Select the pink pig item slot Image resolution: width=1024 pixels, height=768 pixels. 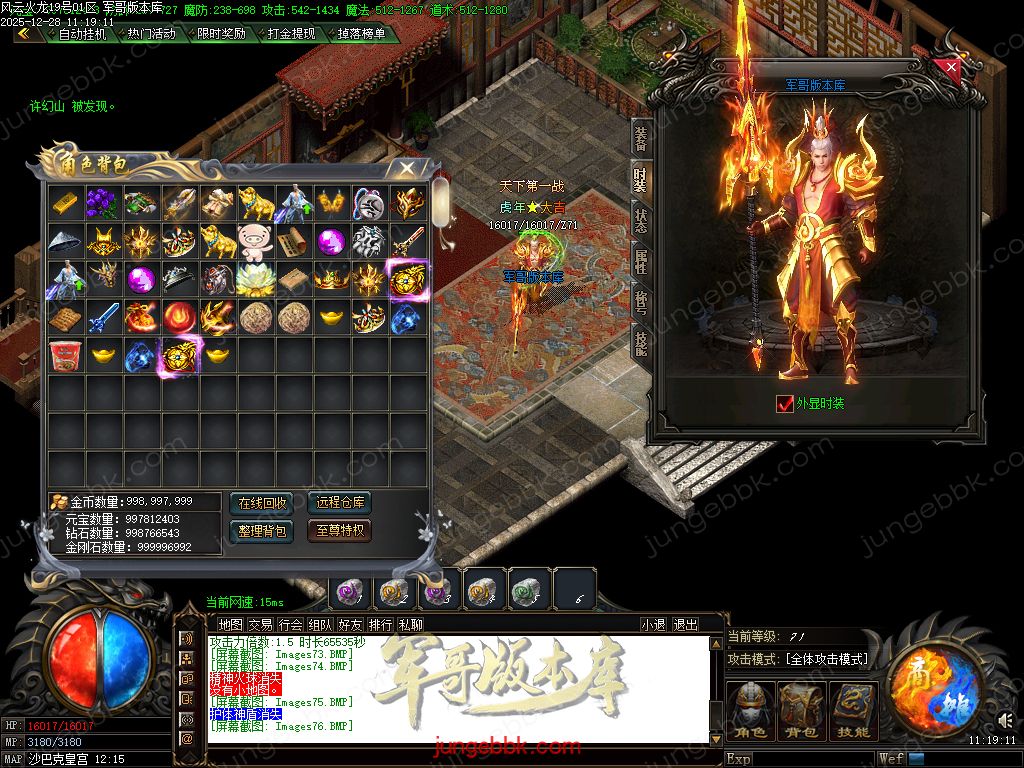point(256,240)
